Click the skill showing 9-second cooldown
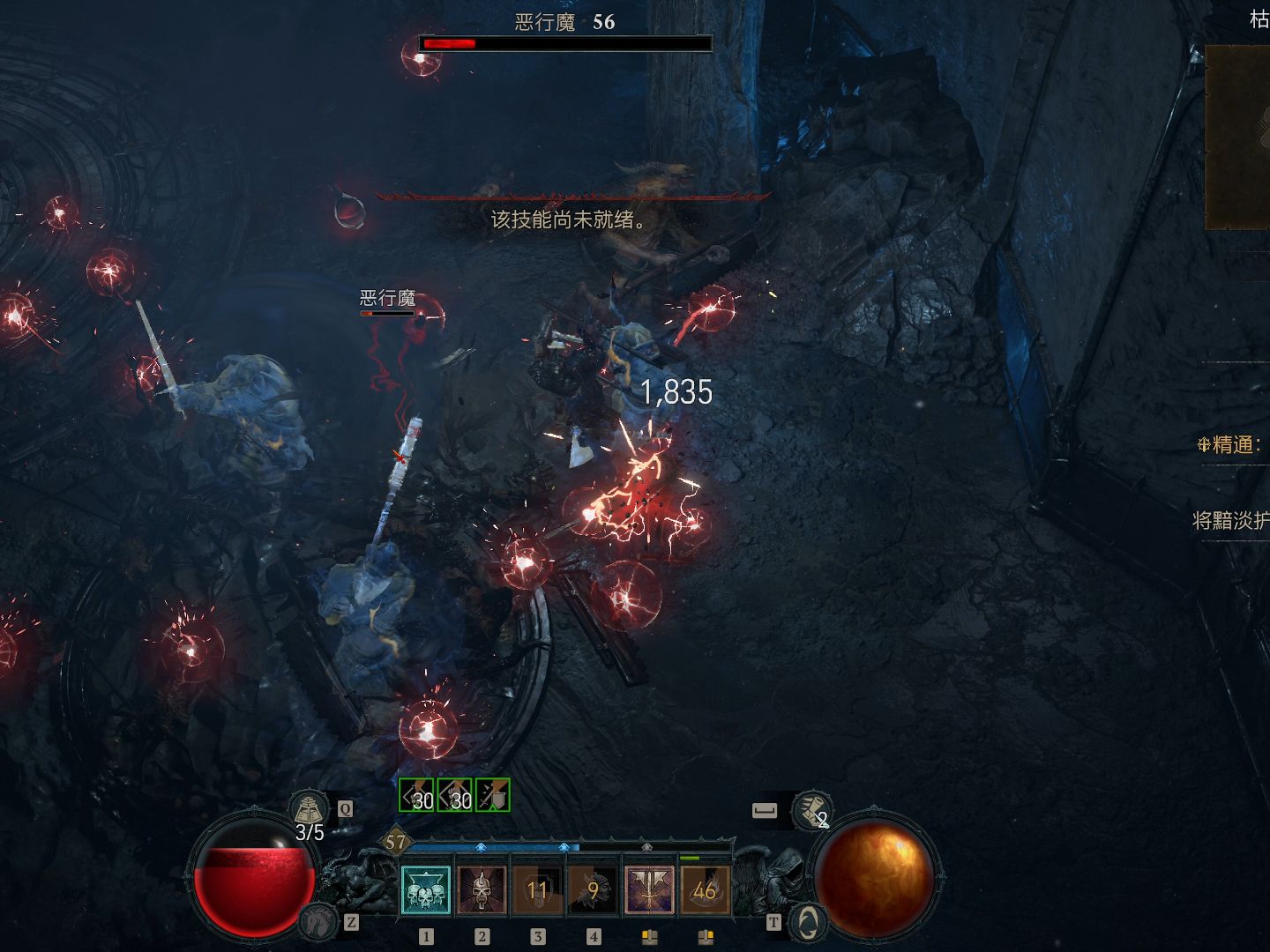Image resolution: width=1270 pixels, height=952 pixels. pyautogui.click(x=594, y=889)
